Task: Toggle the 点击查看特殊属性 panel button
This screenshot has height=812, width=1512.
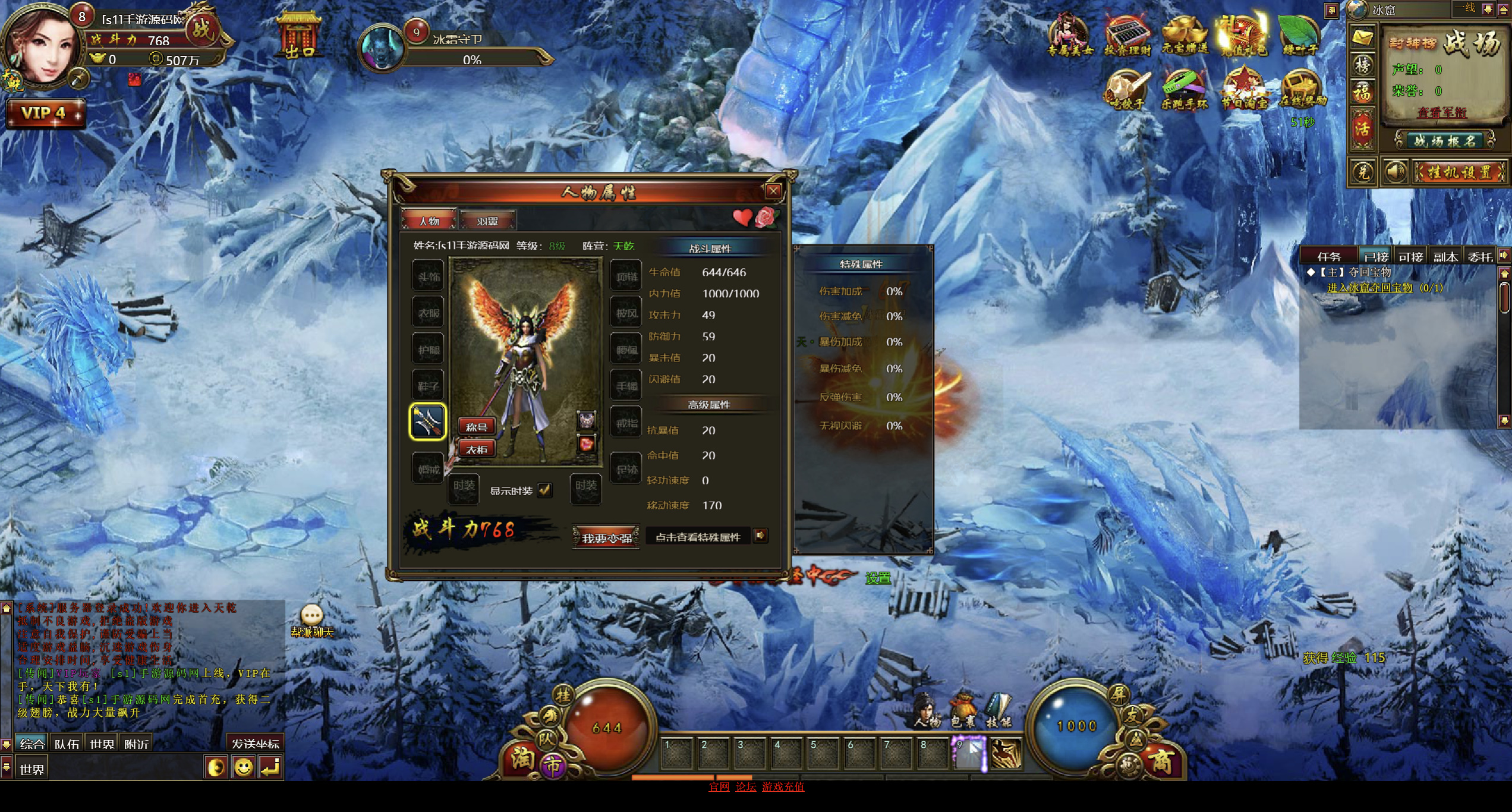Action: (760, 536)
